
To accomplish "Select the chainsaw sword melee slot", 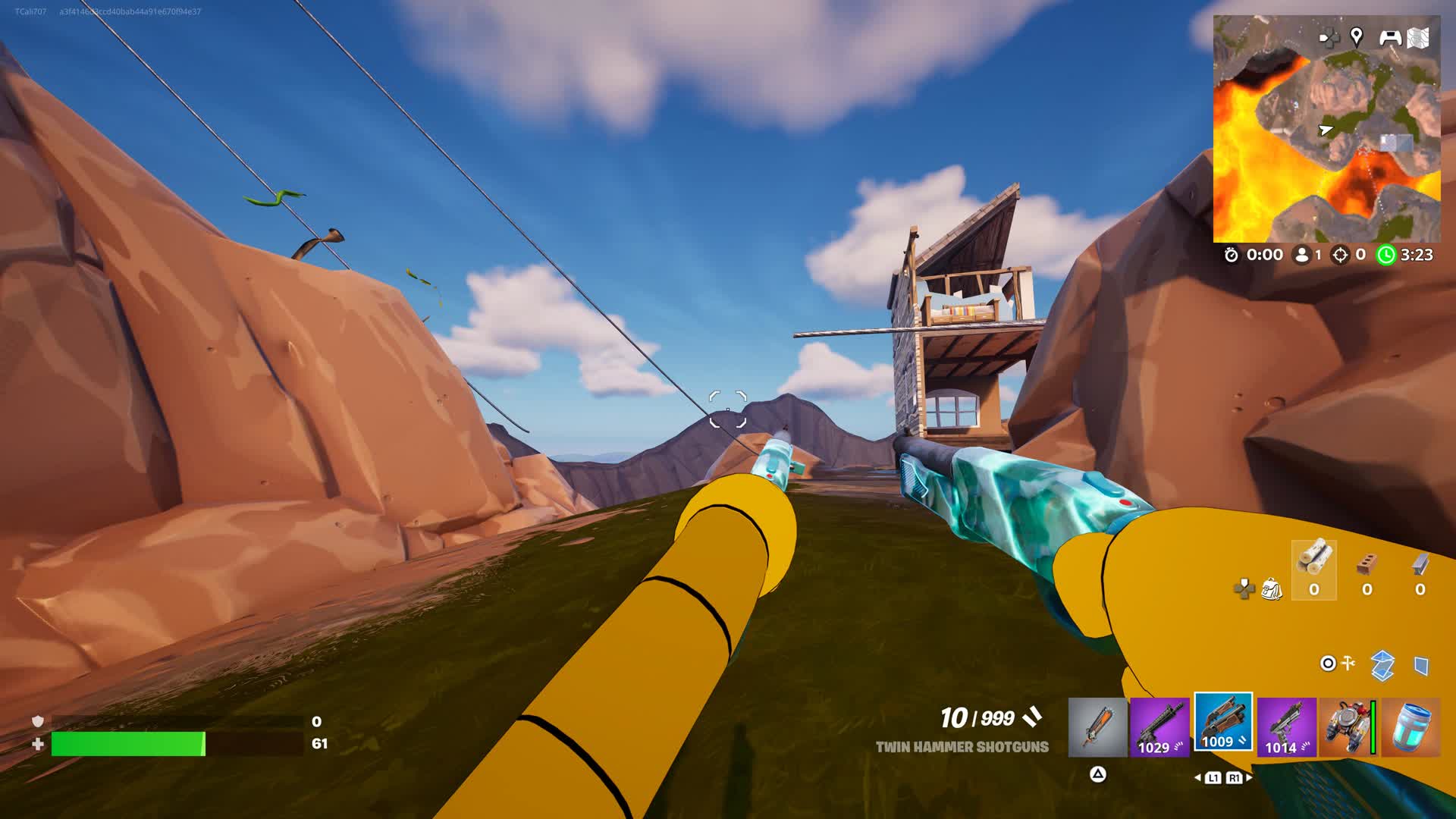I will click(x=1097, y=727).
